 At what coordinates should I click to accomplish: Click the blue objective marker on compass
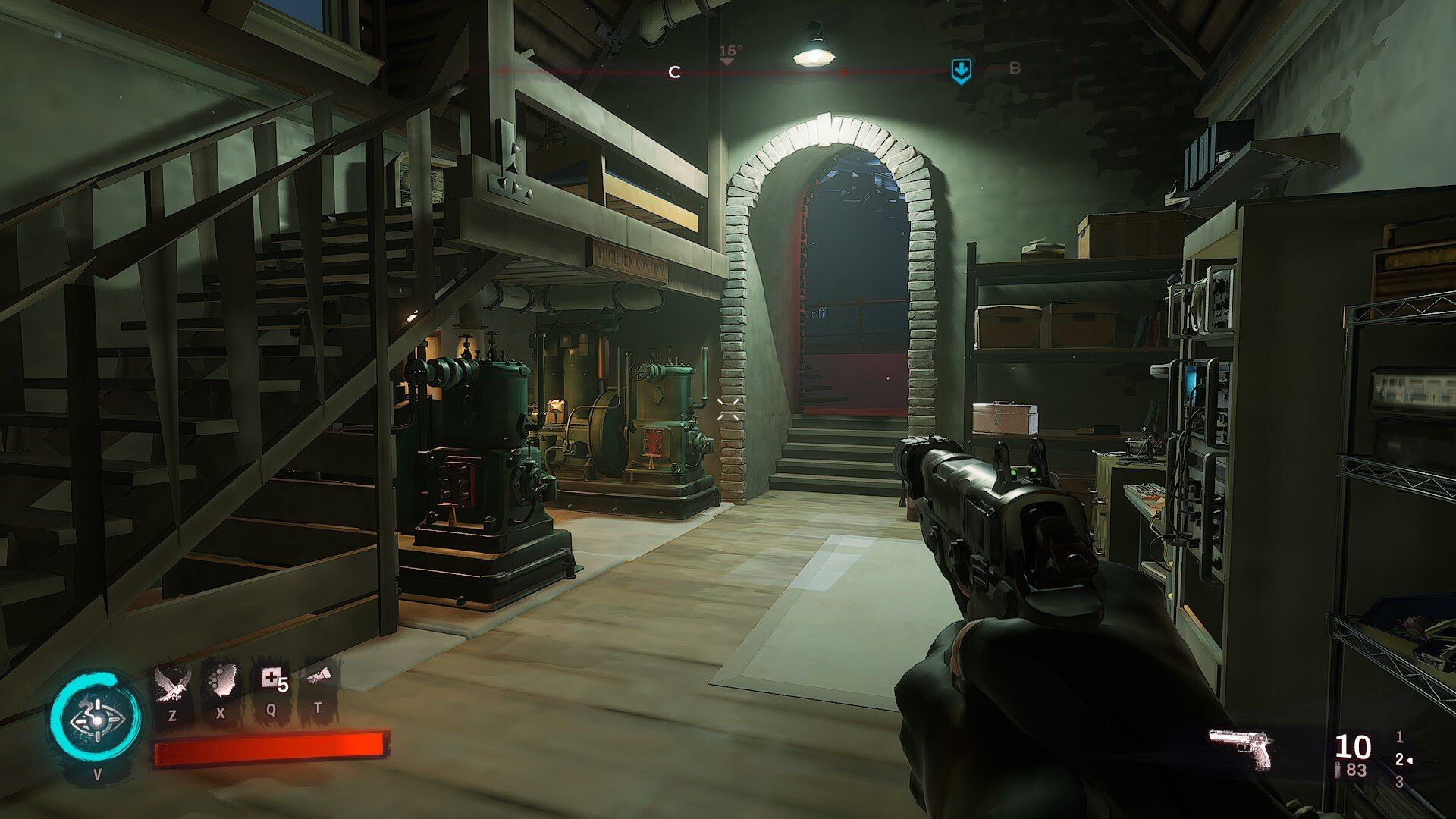point(961,71)
